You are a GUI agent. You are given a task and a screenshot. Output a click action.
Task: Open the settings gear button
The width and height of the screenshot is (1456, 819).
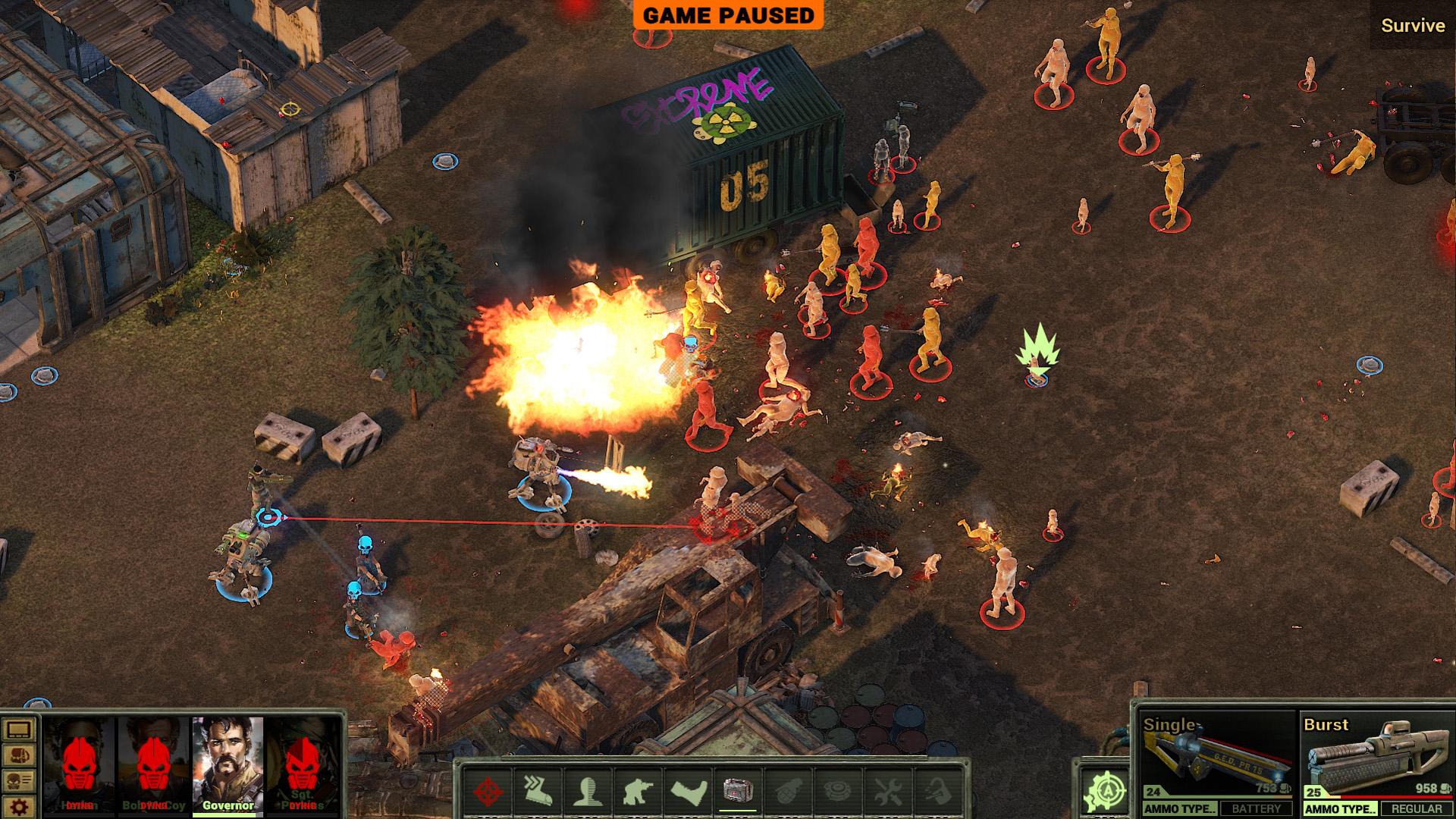(19, 807)
